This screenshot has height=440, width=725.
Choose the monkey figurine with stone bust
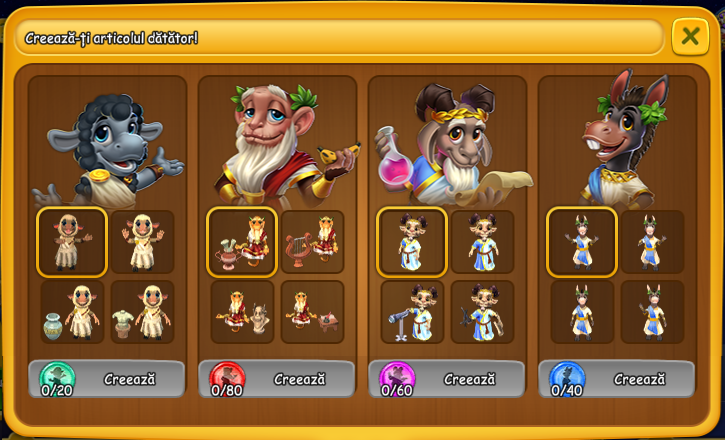[x=242, y=312]
